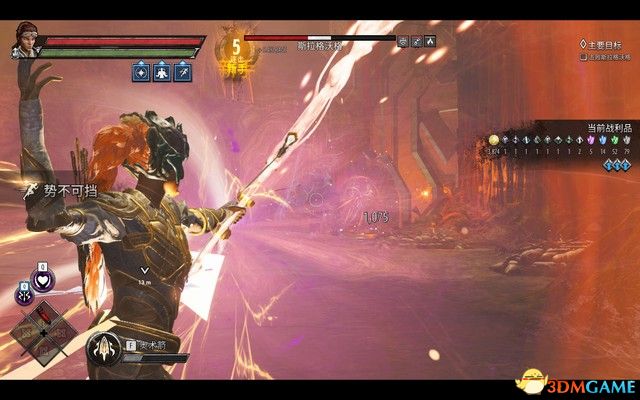Select the first buff icon with the star
This screenshot has height=400, width=640.
point(139,73)
